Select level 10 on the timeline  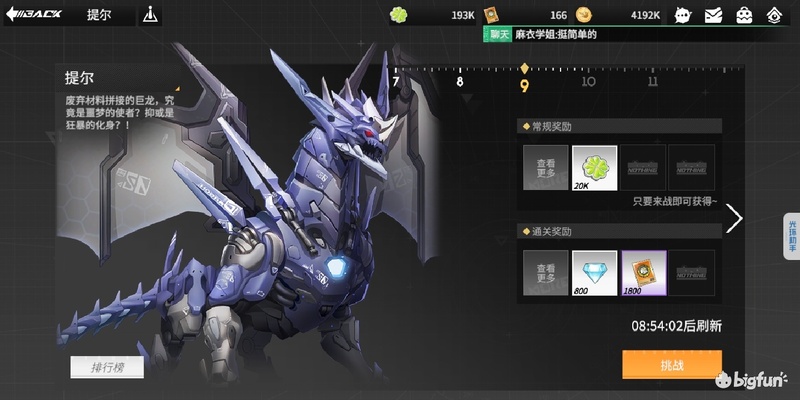coord(588,82)
